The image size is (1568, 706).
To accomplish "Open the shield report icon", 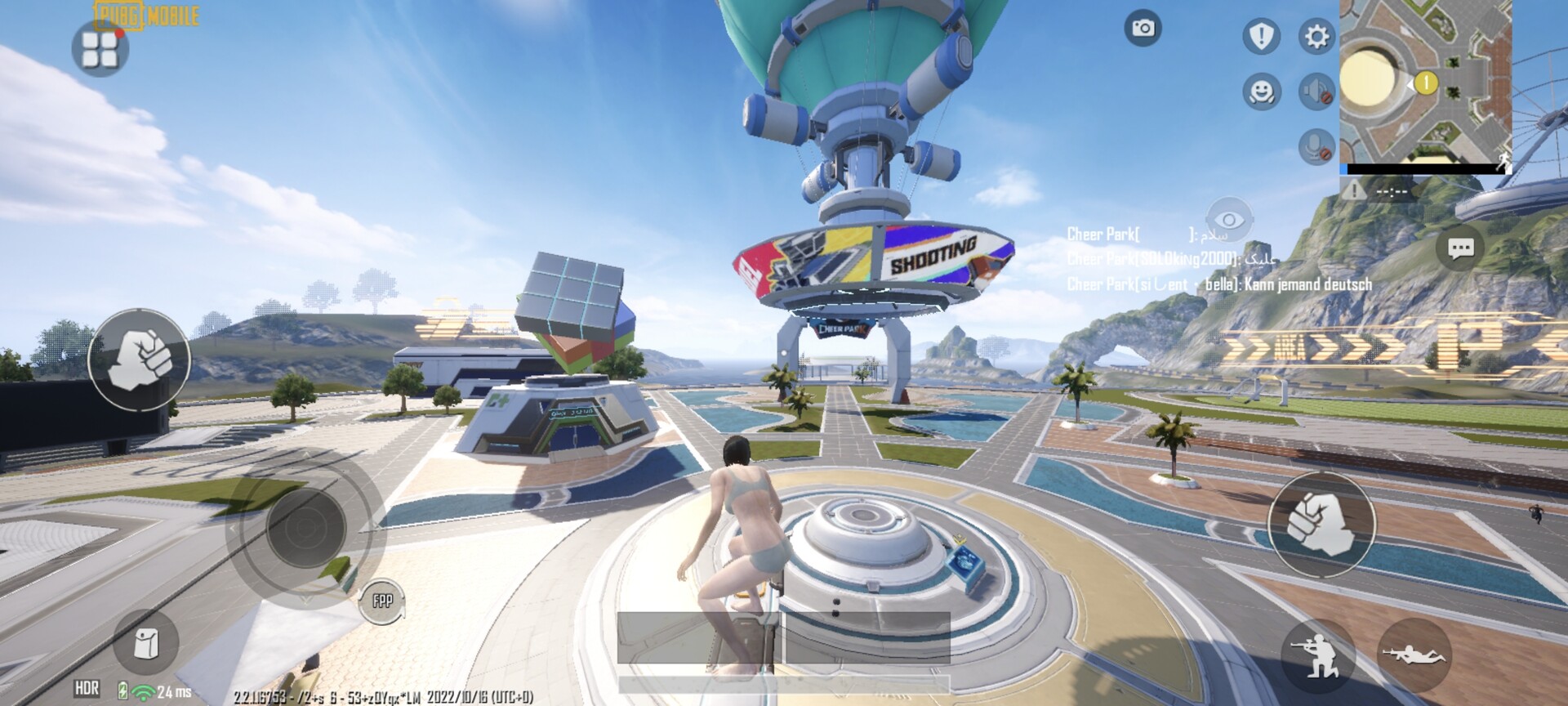I will coord(1261,36).
